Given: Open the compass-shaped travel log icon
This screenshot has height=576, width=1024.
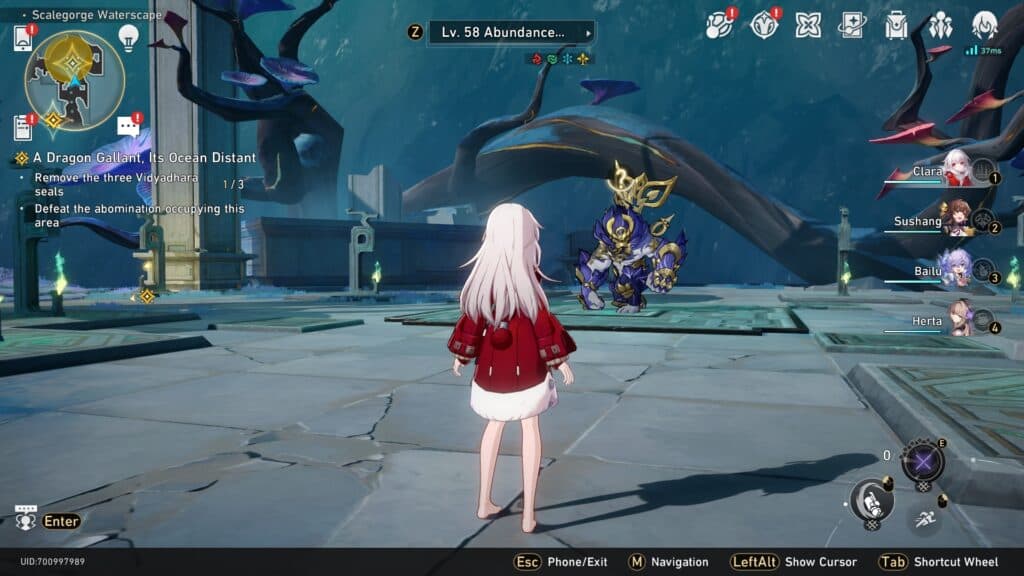Looking at the screenshot, I should (764, 26).
